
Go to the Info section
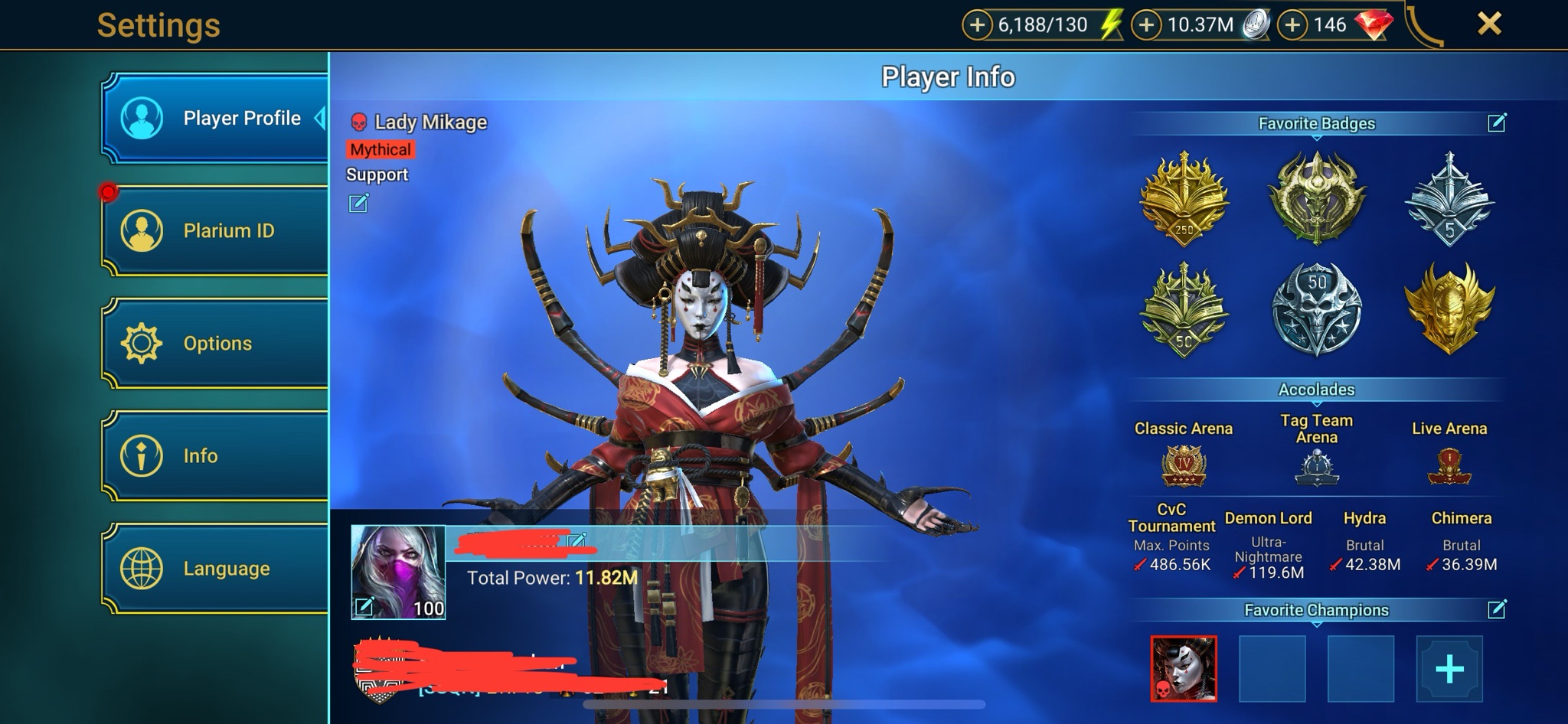click(x=215, y=455)
